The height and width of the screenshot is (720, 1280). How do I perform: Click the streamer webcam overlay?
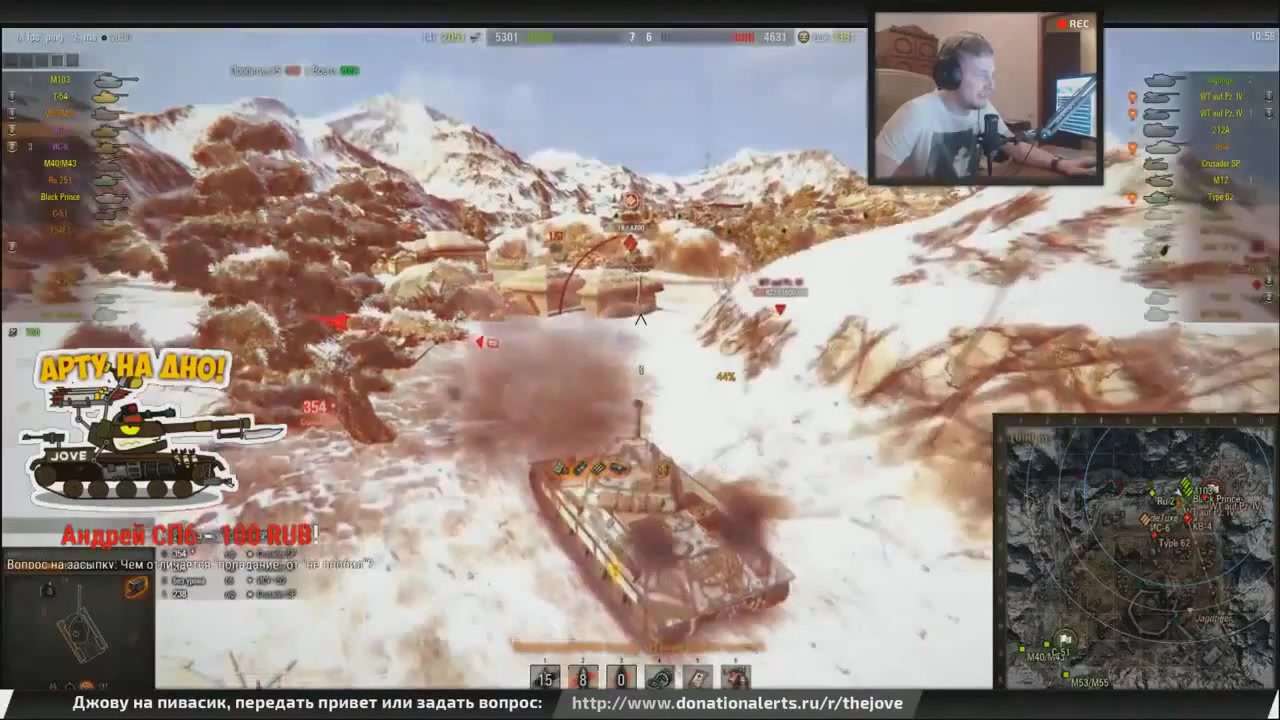[985, 97]
